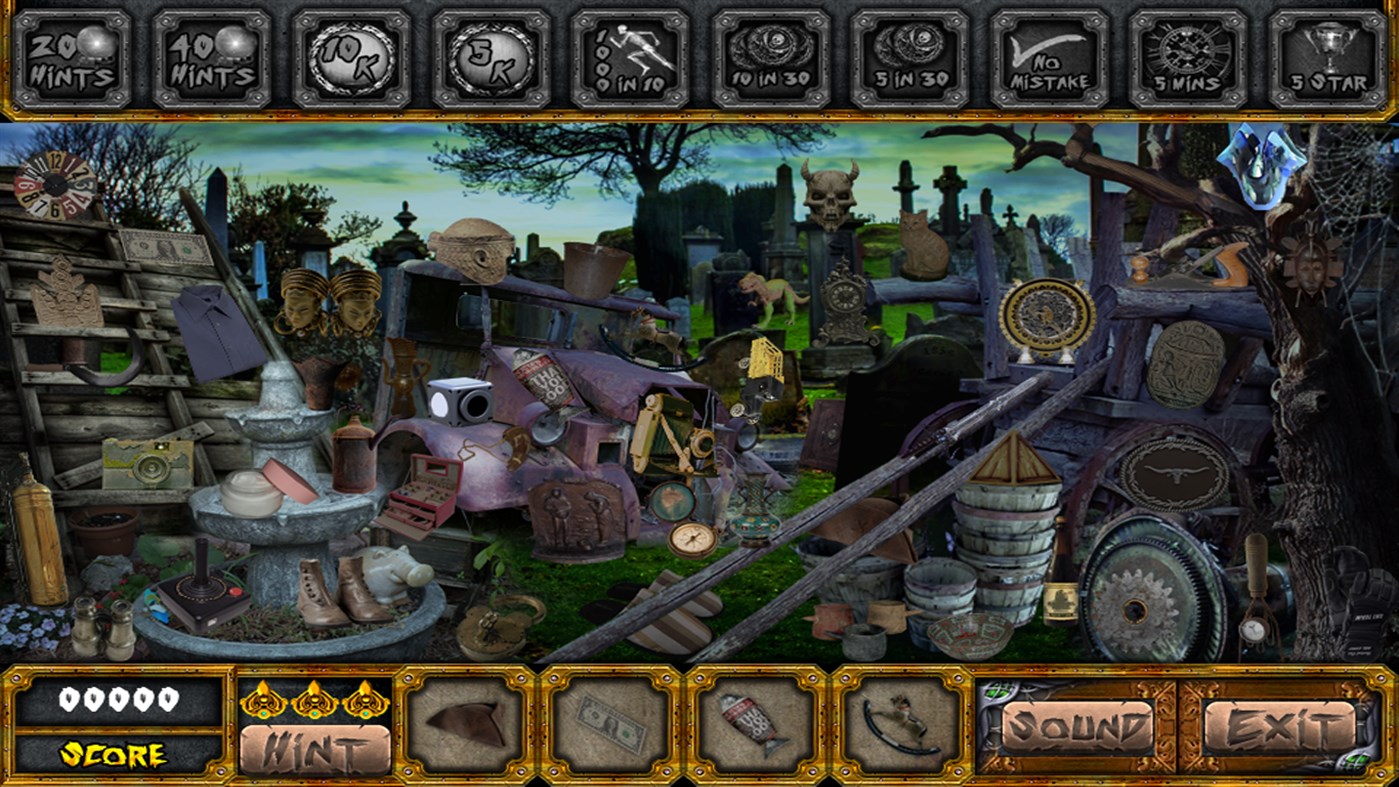Click the skeleton '1000 in 10' achievement icon

(626, 55)
